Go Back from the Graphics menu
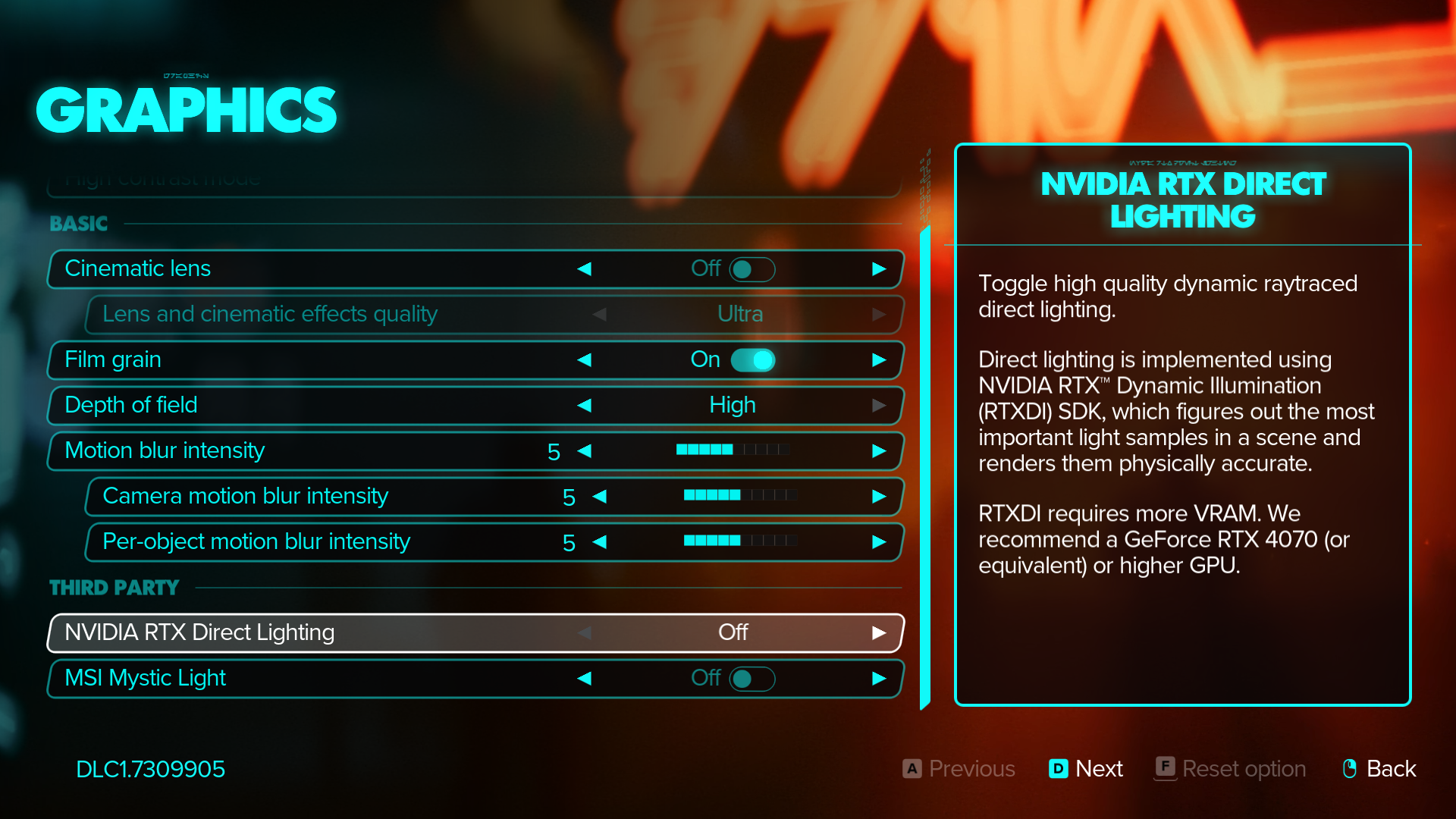 1379,769
